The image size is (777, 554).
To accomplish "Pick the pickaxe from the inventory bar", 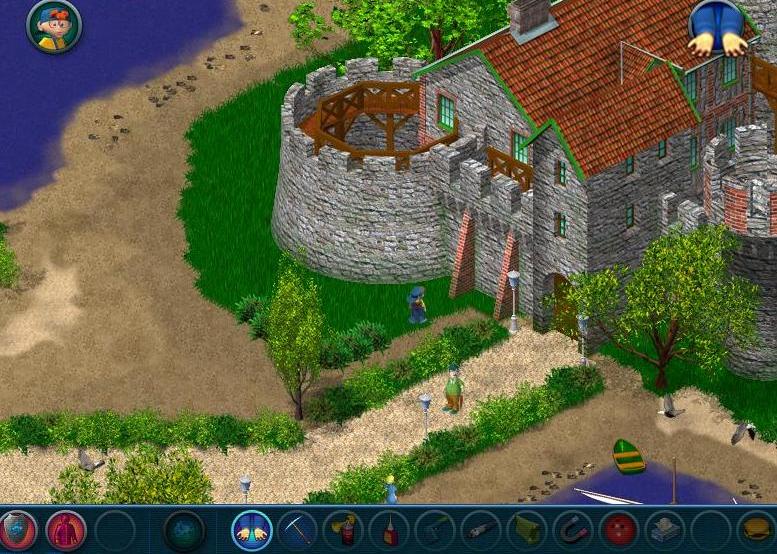I will tap(297, 529).
